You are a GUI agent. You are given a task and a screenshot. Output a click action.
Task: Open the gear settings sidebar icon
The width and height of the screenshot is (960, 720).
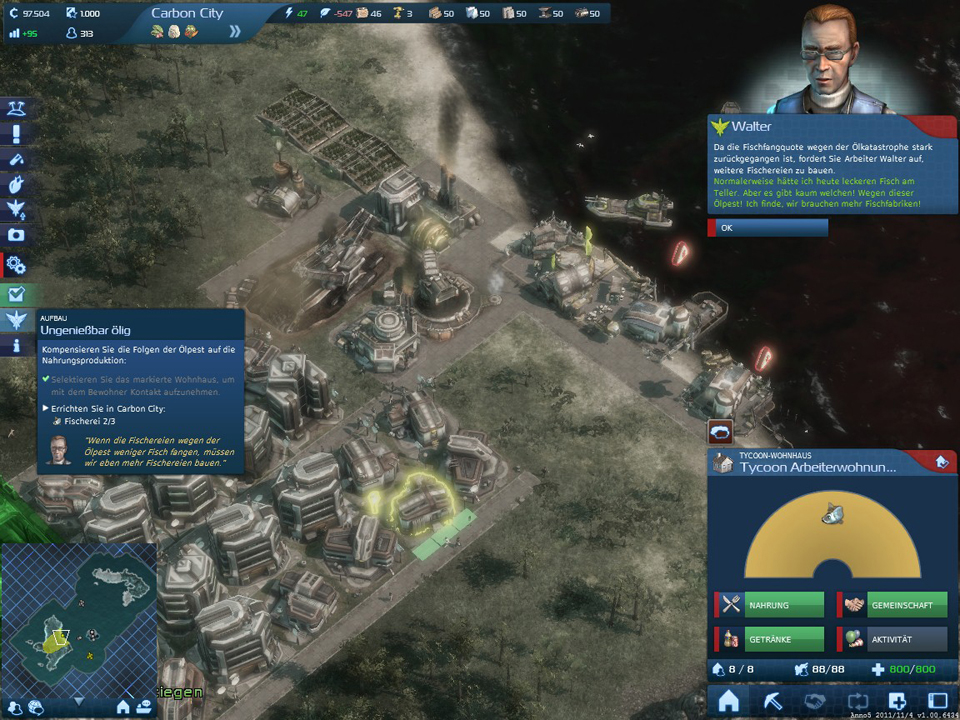pyautogui.click(x=16, y=265)
